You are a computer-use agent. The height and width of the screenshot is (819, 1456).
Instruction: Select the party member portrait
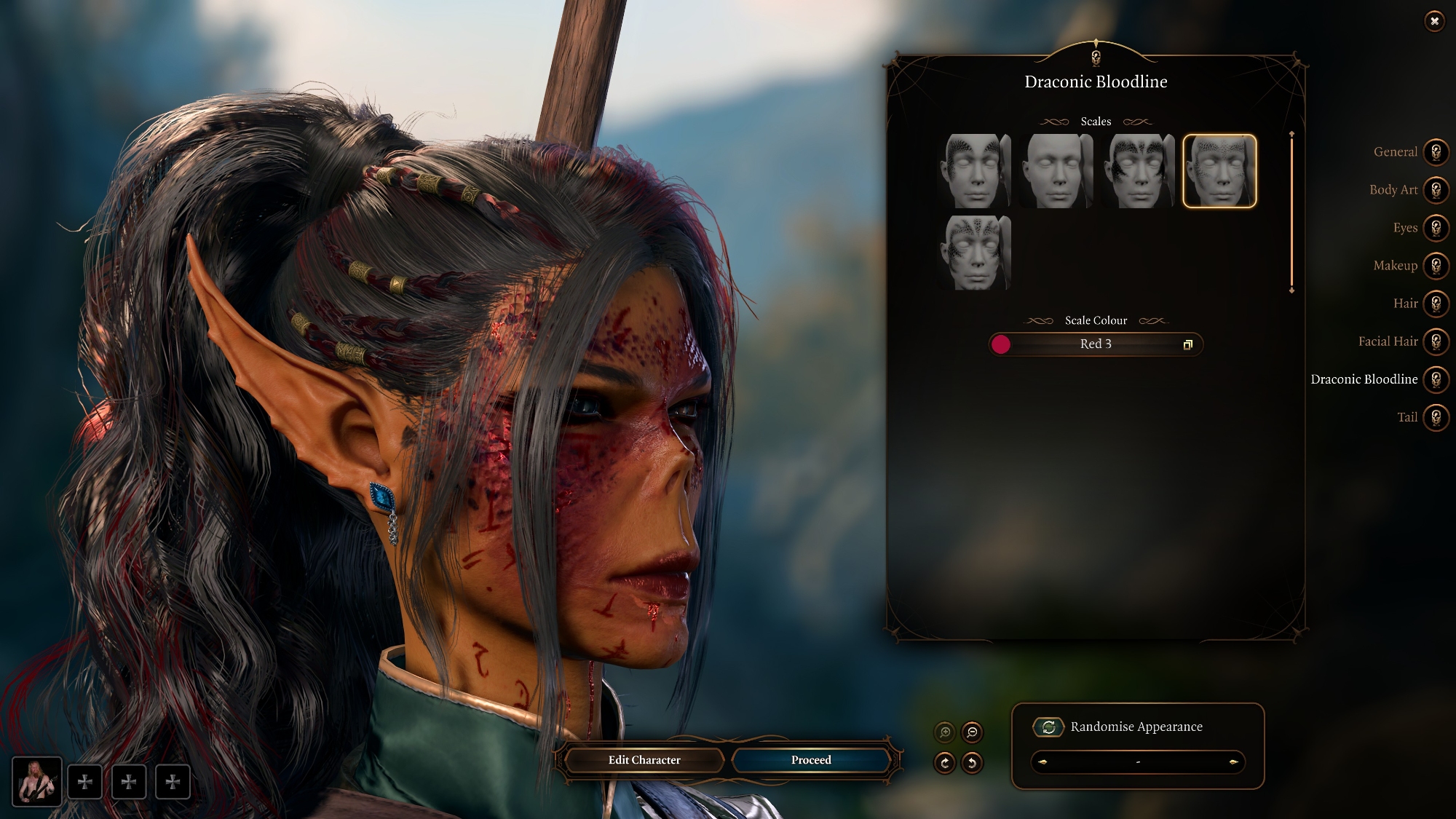[x=36, y=782]
